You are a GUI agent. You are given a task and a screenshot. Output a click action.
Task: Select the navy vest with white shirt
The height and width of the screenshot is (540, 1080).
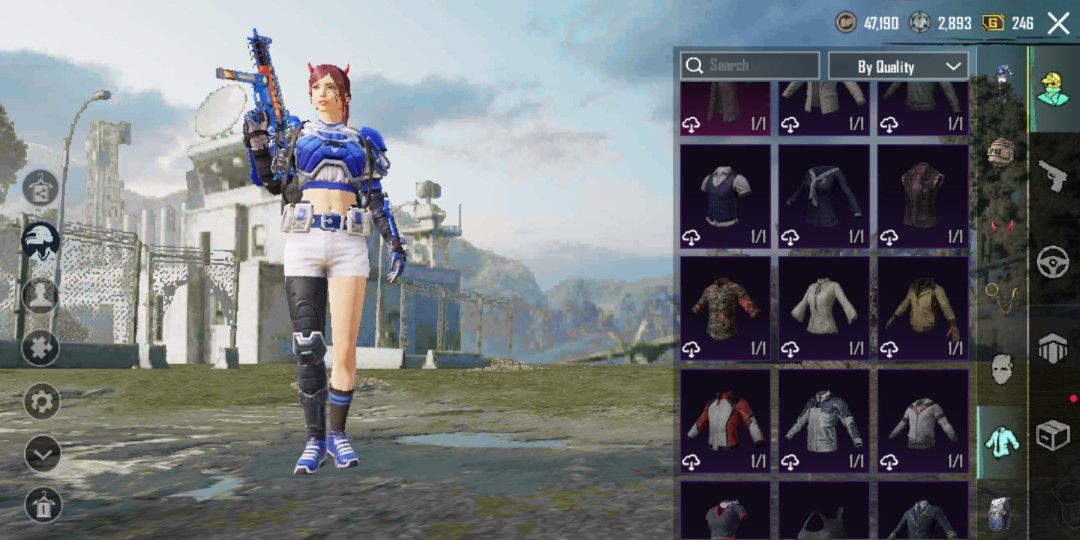coord(725,196)
